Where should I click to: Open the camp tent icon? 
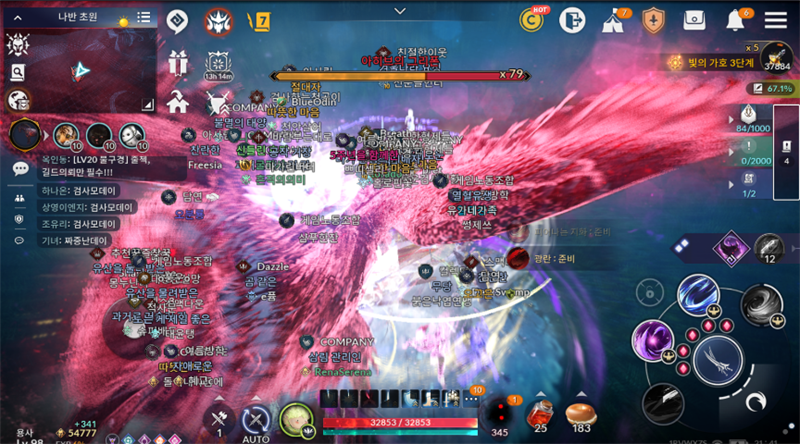(x=612, y=19)
